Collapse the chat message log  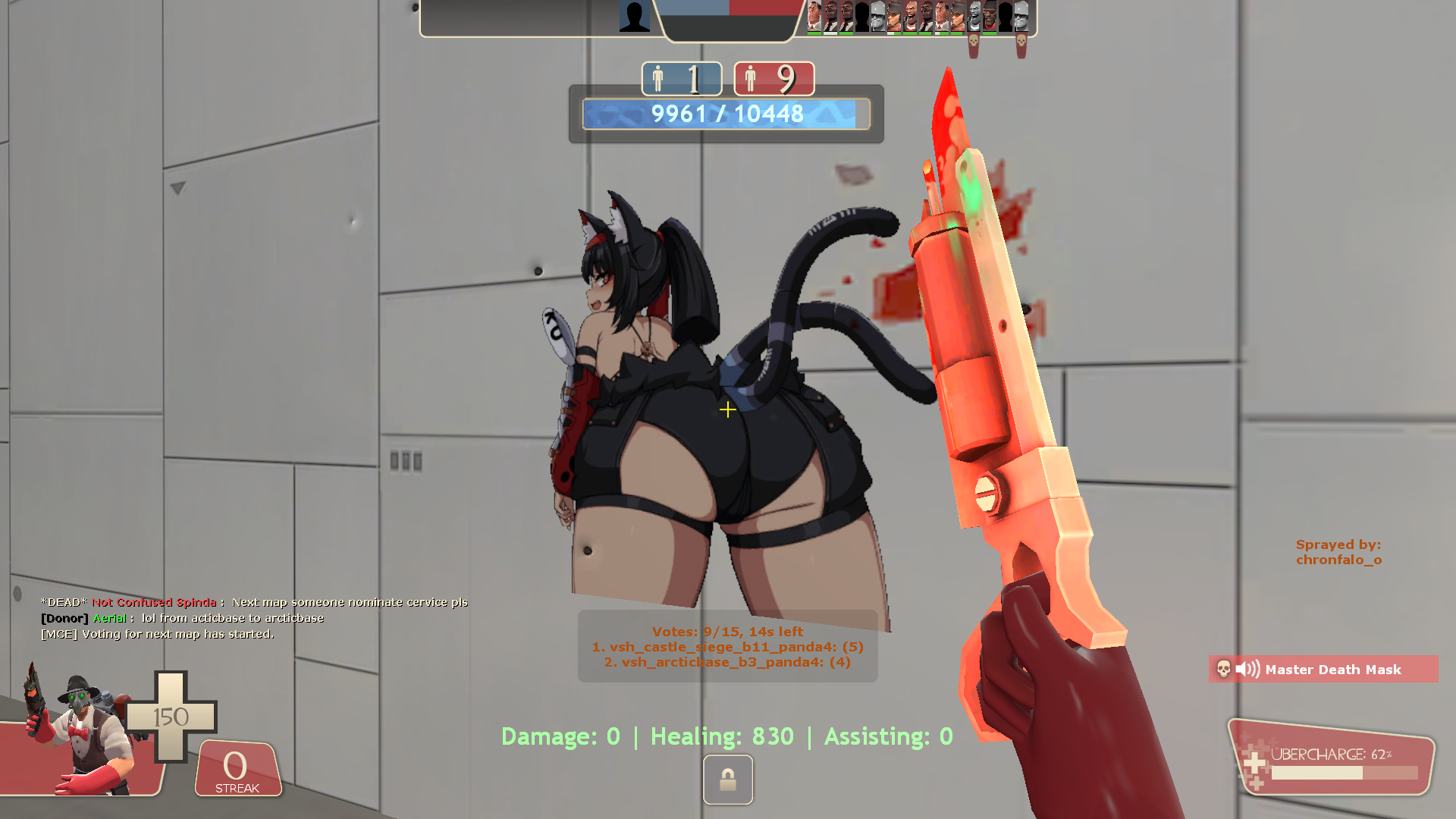pos(254,618)
